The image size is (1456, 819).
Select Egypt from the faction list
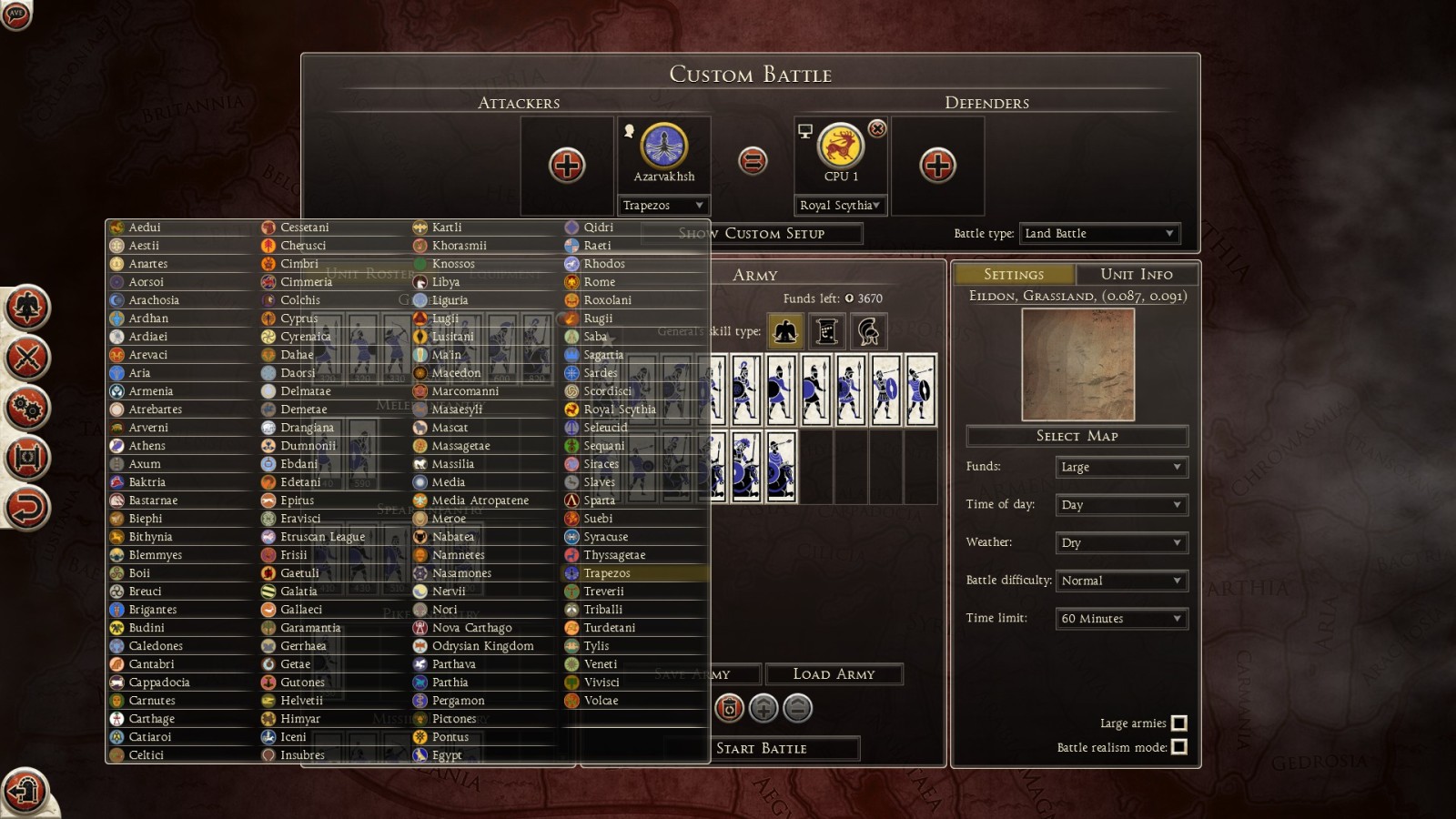pyautogui.click(x=446, y=755)
